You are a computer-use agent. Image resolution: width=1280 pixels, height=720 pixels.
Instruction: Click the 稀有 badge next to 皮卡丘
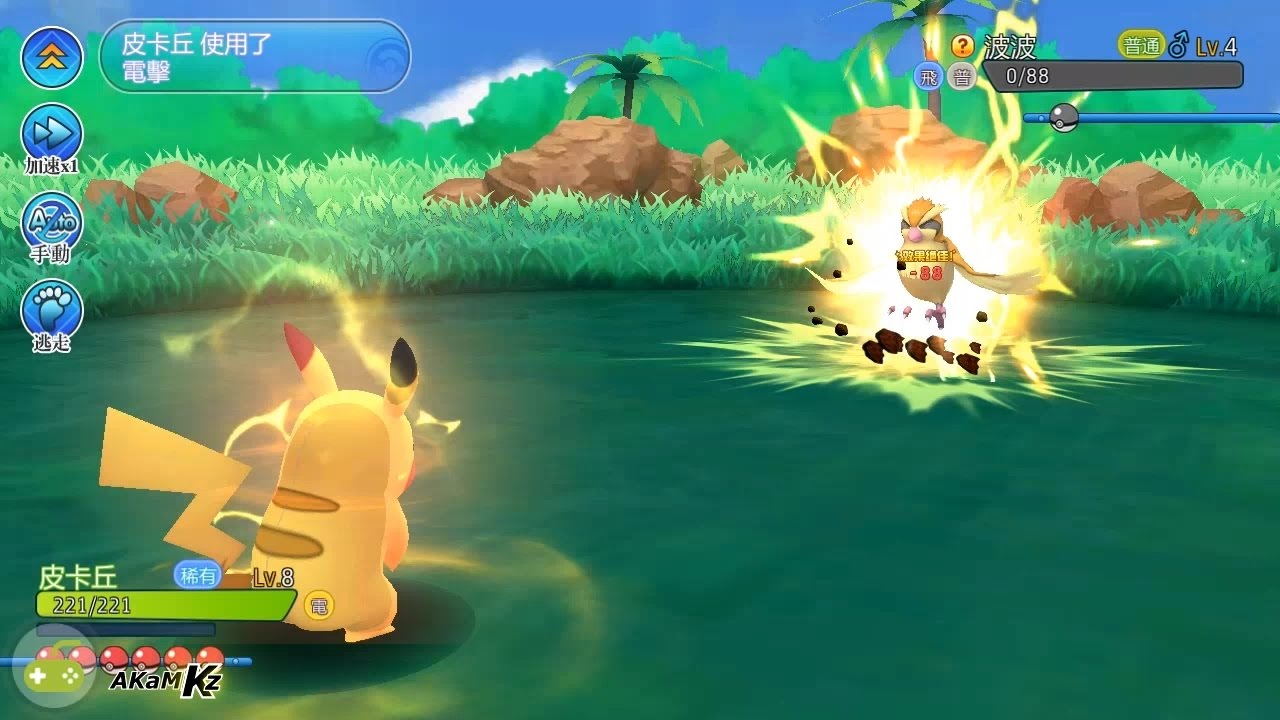(197, 575)
